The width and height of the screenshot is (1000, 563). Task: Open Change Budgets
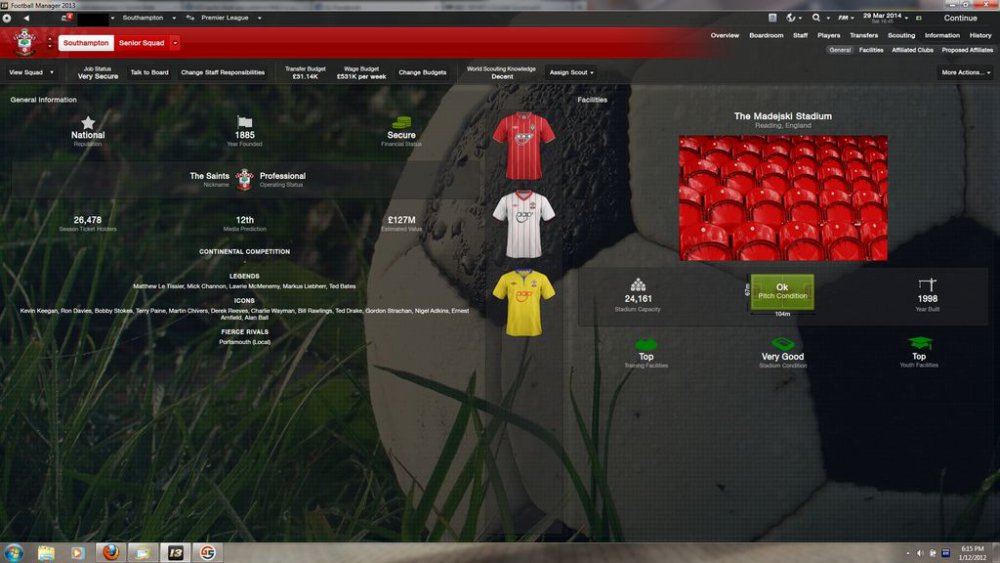422,73
